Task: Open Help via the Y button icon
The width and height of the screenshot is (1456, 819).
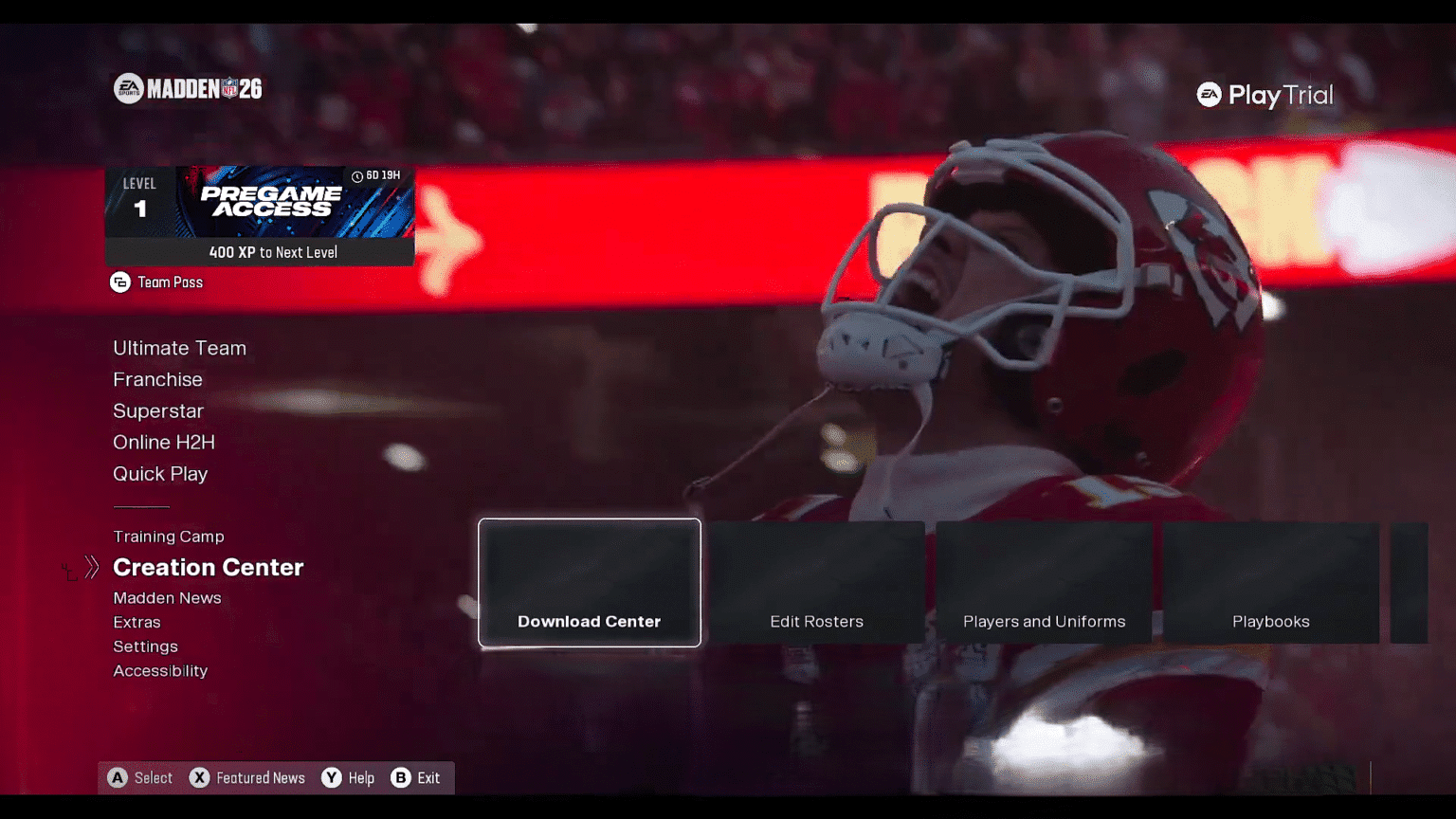Action: coord(331,777)
